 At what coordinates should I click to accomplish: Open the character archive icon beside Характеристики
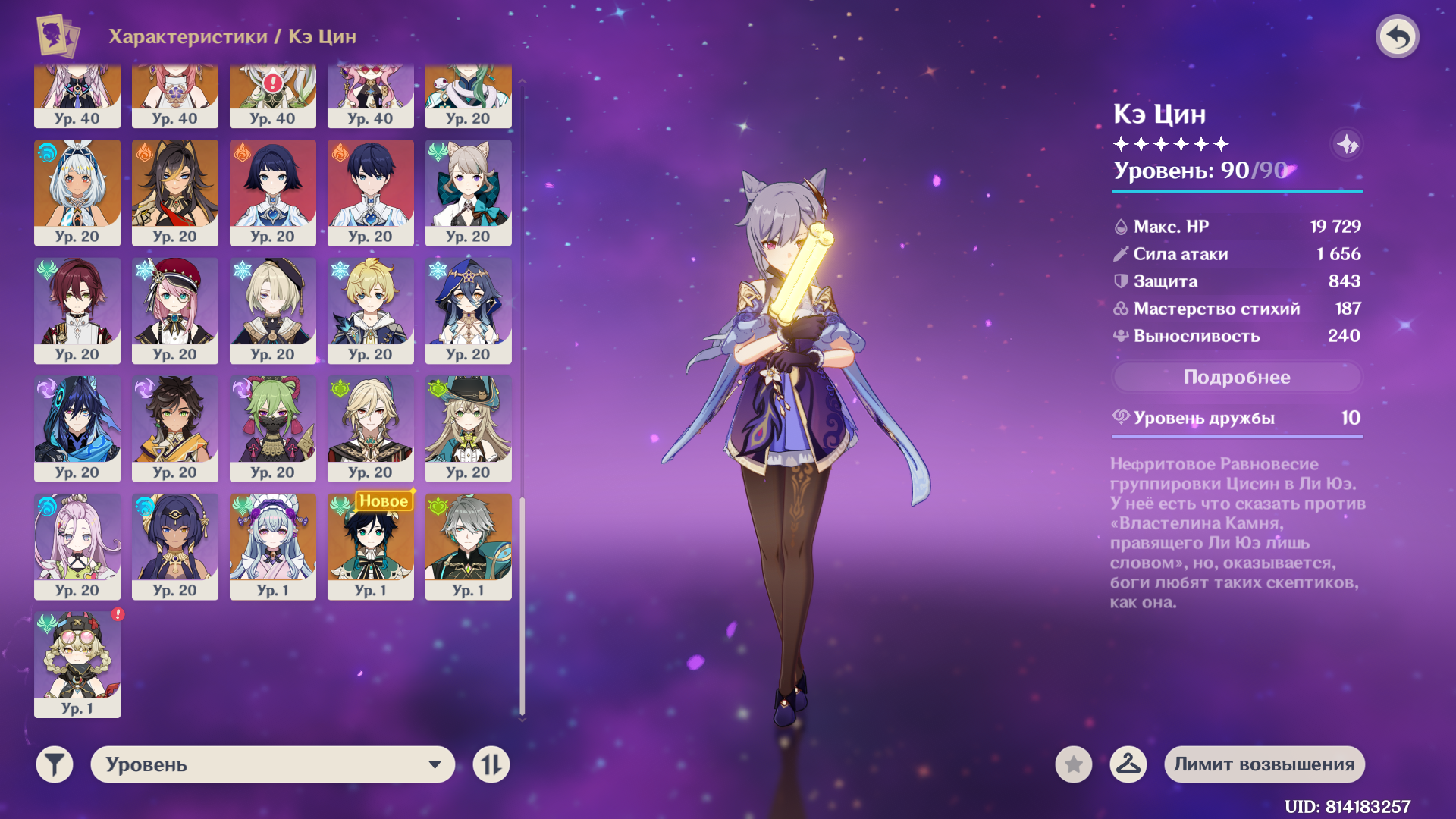pyautogui.click(x=58, y=36)
